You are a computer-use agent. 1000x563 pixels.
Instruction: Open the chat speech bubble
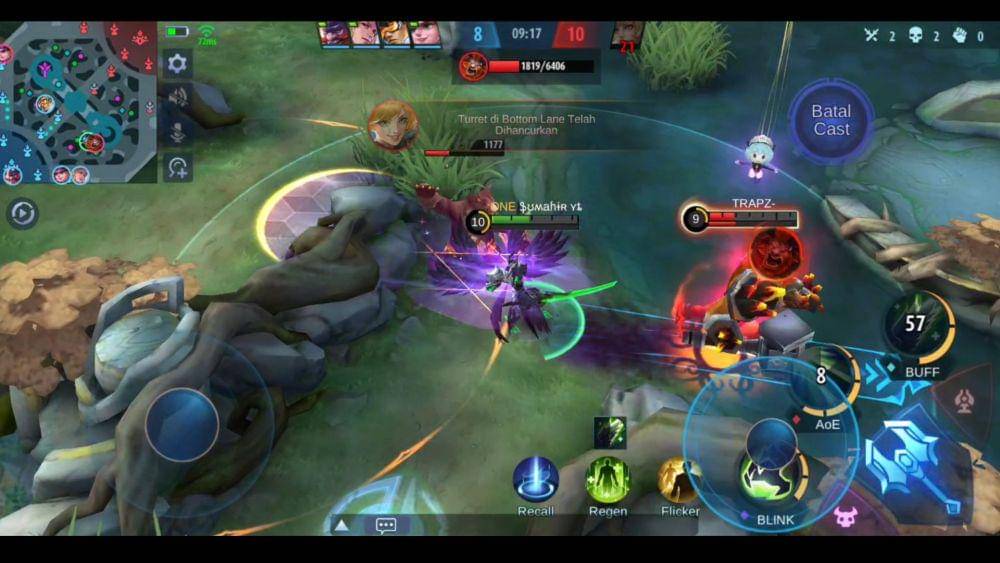(386, 525)
